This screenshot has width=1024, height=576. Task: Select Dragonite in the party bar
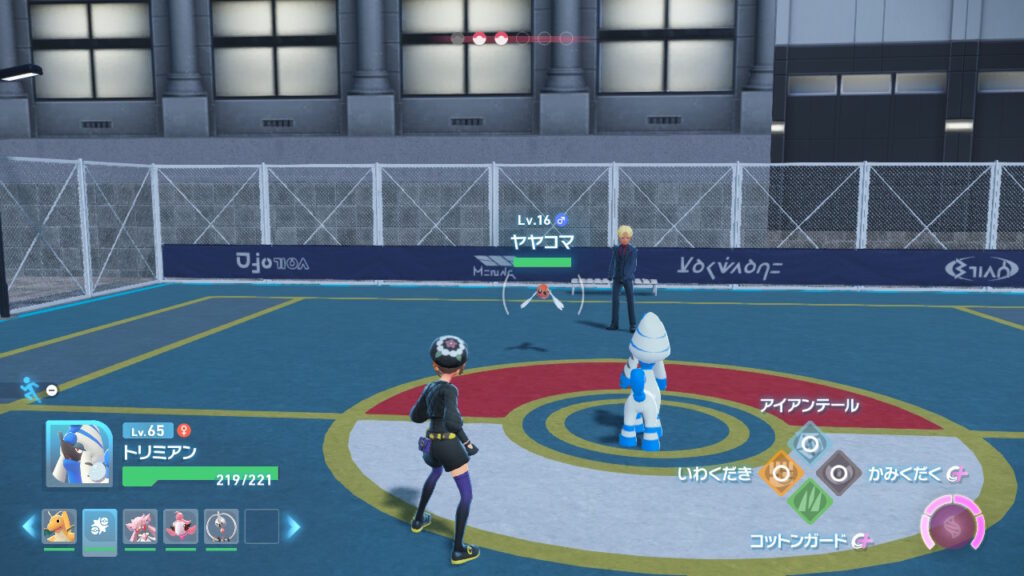[x=59, y=526]
